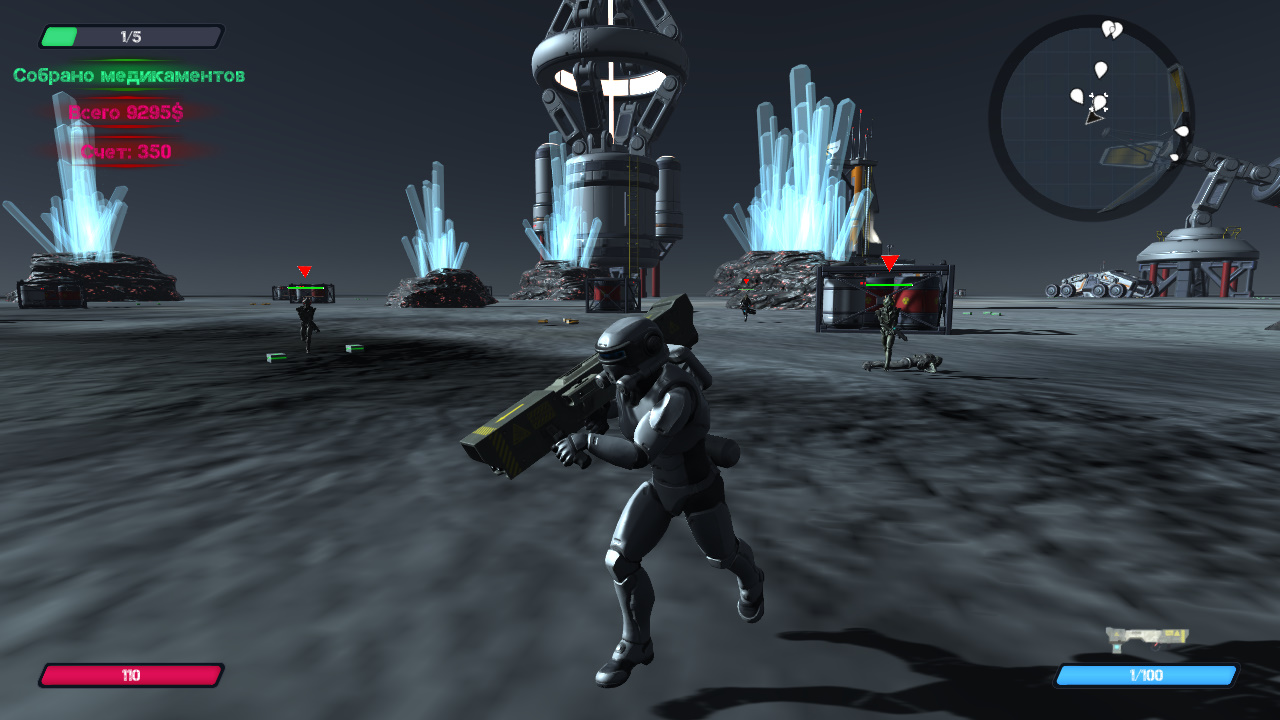Click the red 110 health bar
1280x720 pixels.
(x=130, y=676)
